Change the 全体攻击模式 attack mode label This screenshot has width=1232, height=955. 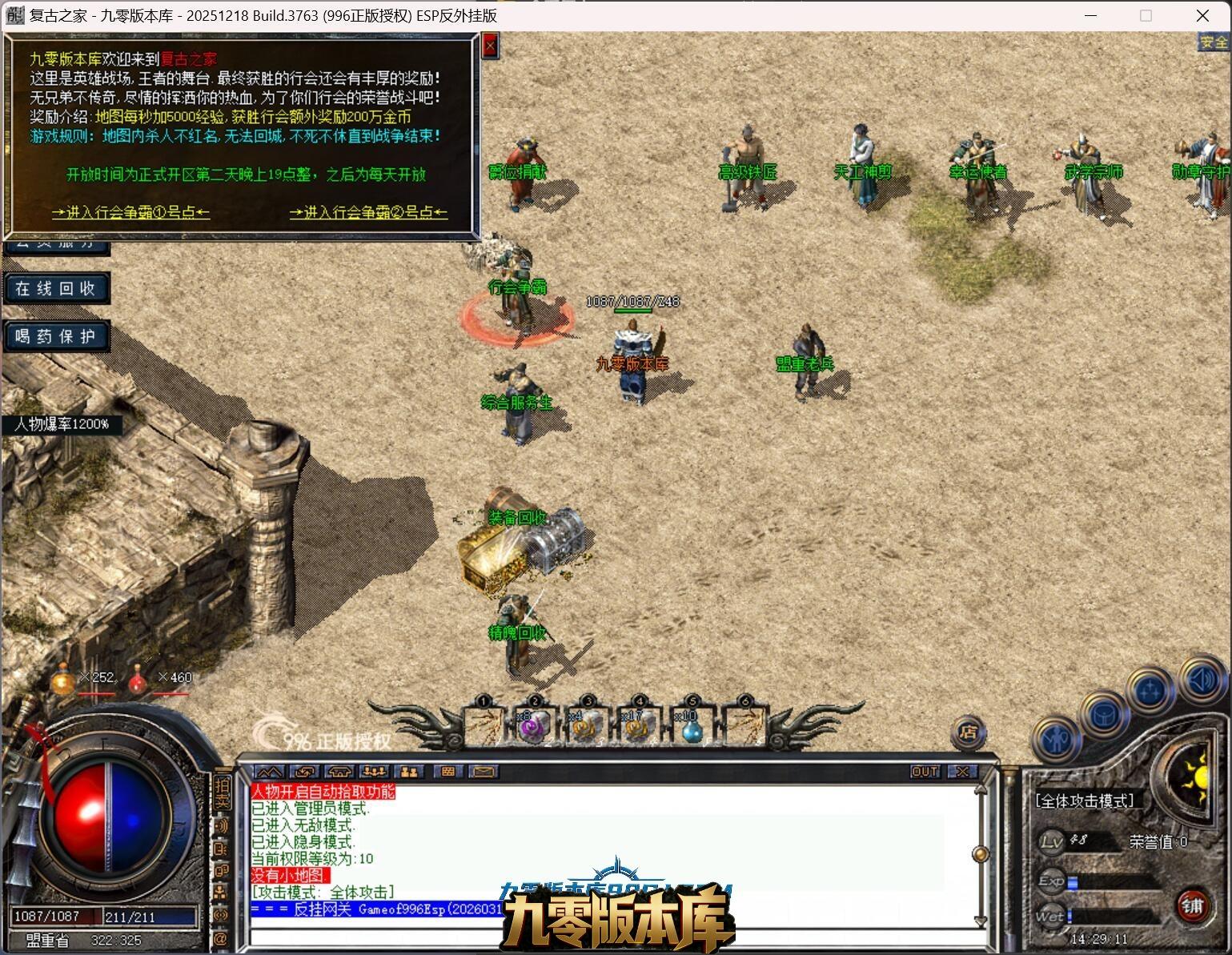tap(1085, 801)
